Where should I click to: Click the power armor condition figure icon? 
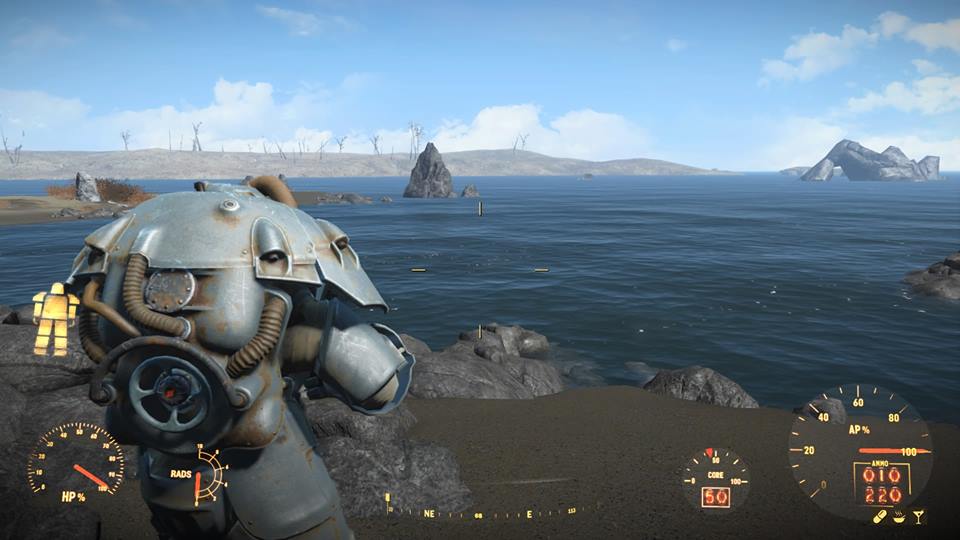pos(55,319)
